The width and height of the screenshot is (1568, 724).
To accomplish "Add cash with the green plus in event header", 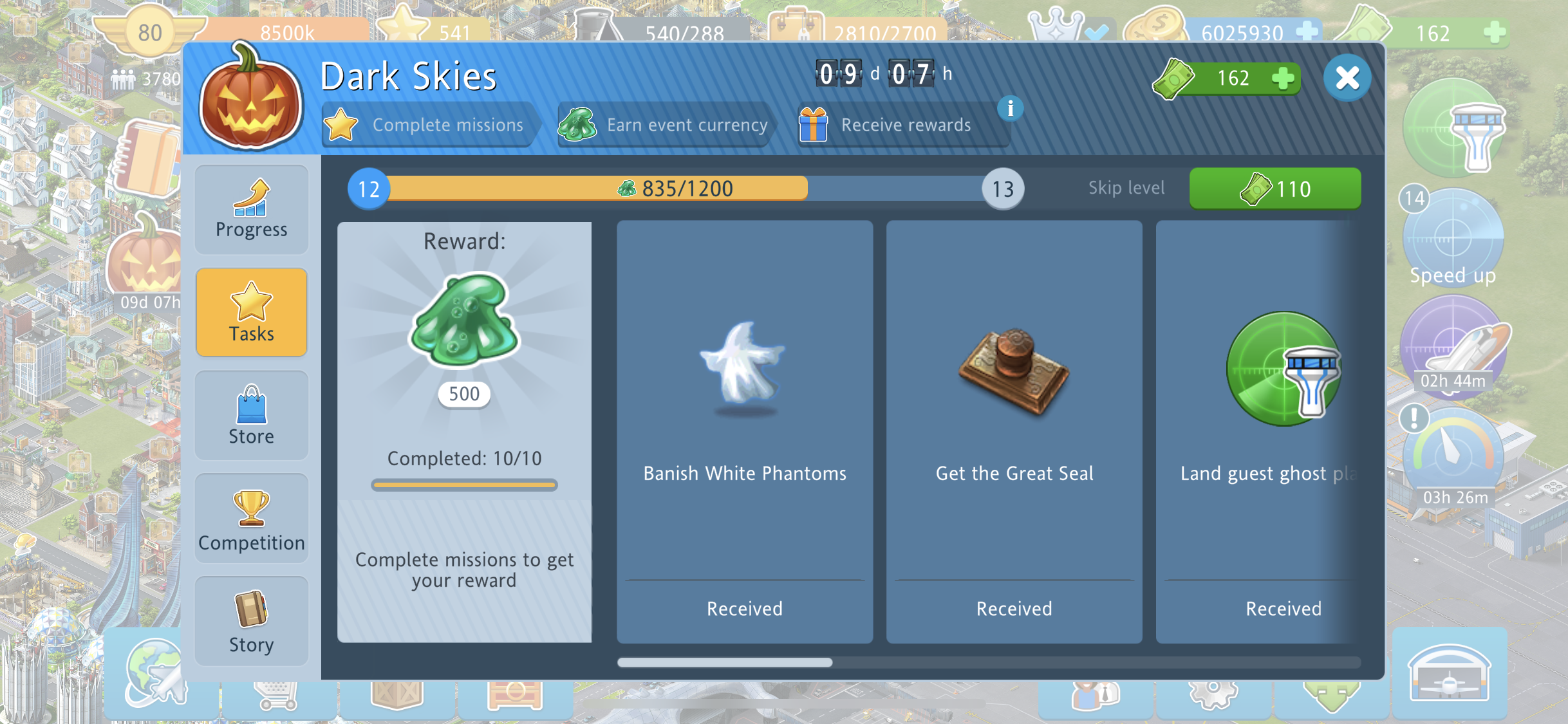I will (x=1283, y=79).
